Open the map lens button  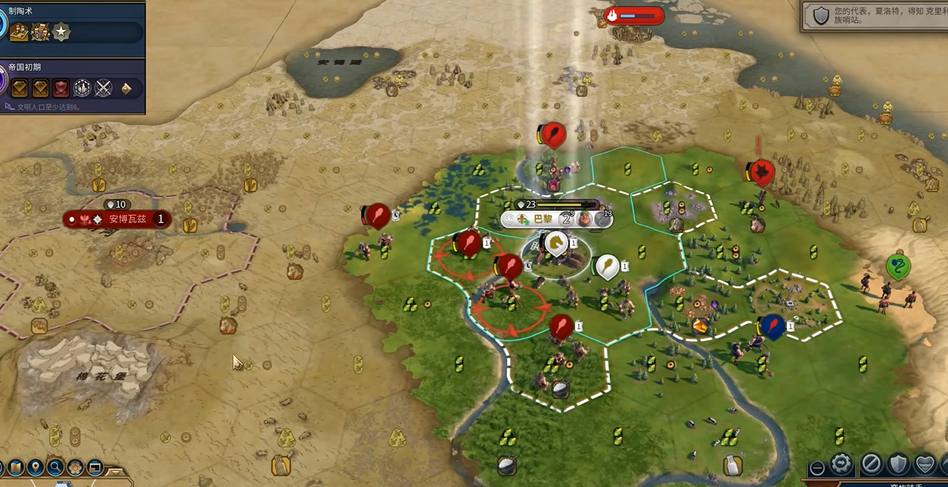[17, 466]
